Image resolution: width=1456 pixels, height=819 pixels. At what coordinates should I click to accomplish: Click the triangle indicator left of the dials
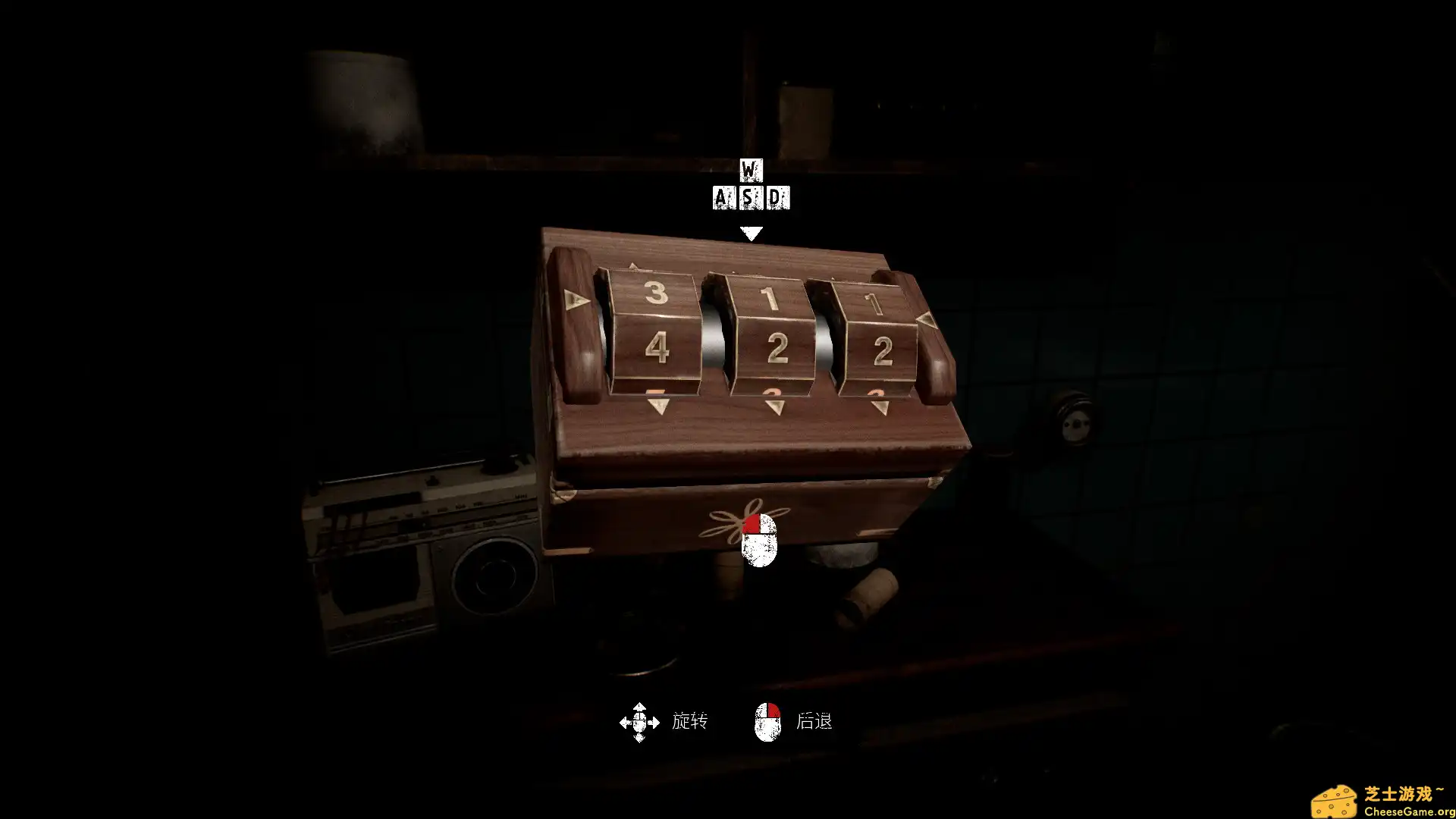576,300
